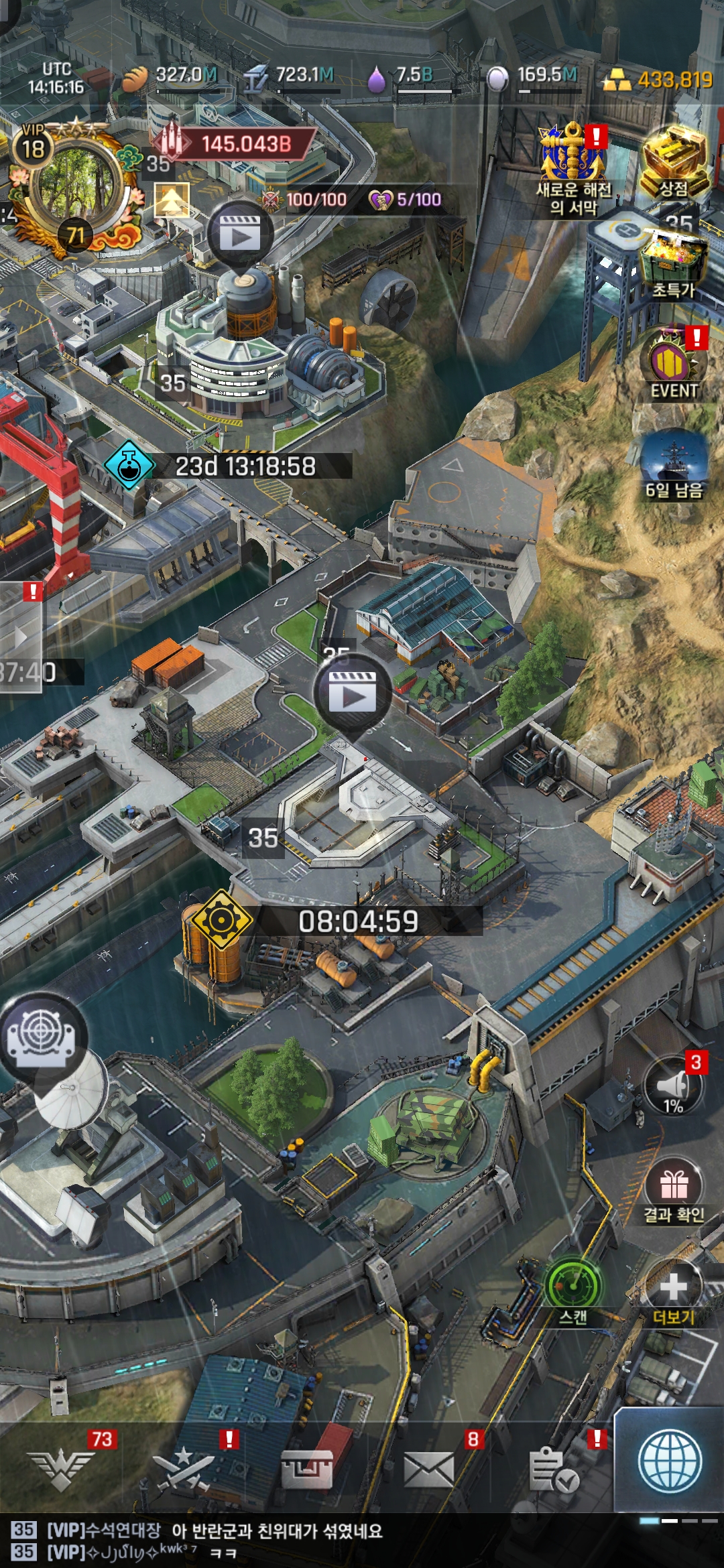Open 결과 확인 gift results
The height and width of the screenshot is (1568, 724).
pyautogui.click(x=674, y=1188)
